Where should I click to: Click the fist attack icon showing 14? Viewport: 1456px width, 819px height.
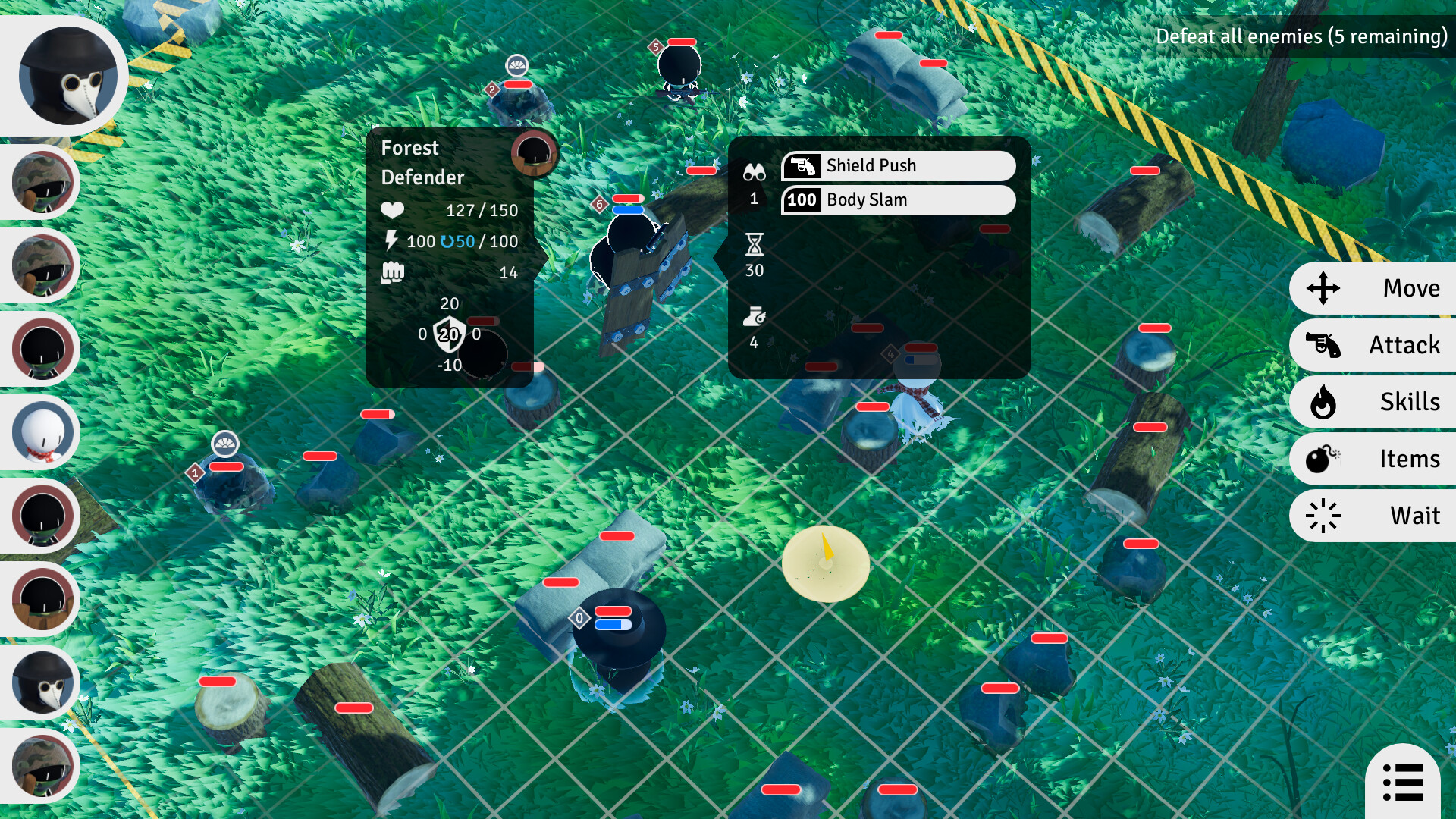[x=392, y=271]
